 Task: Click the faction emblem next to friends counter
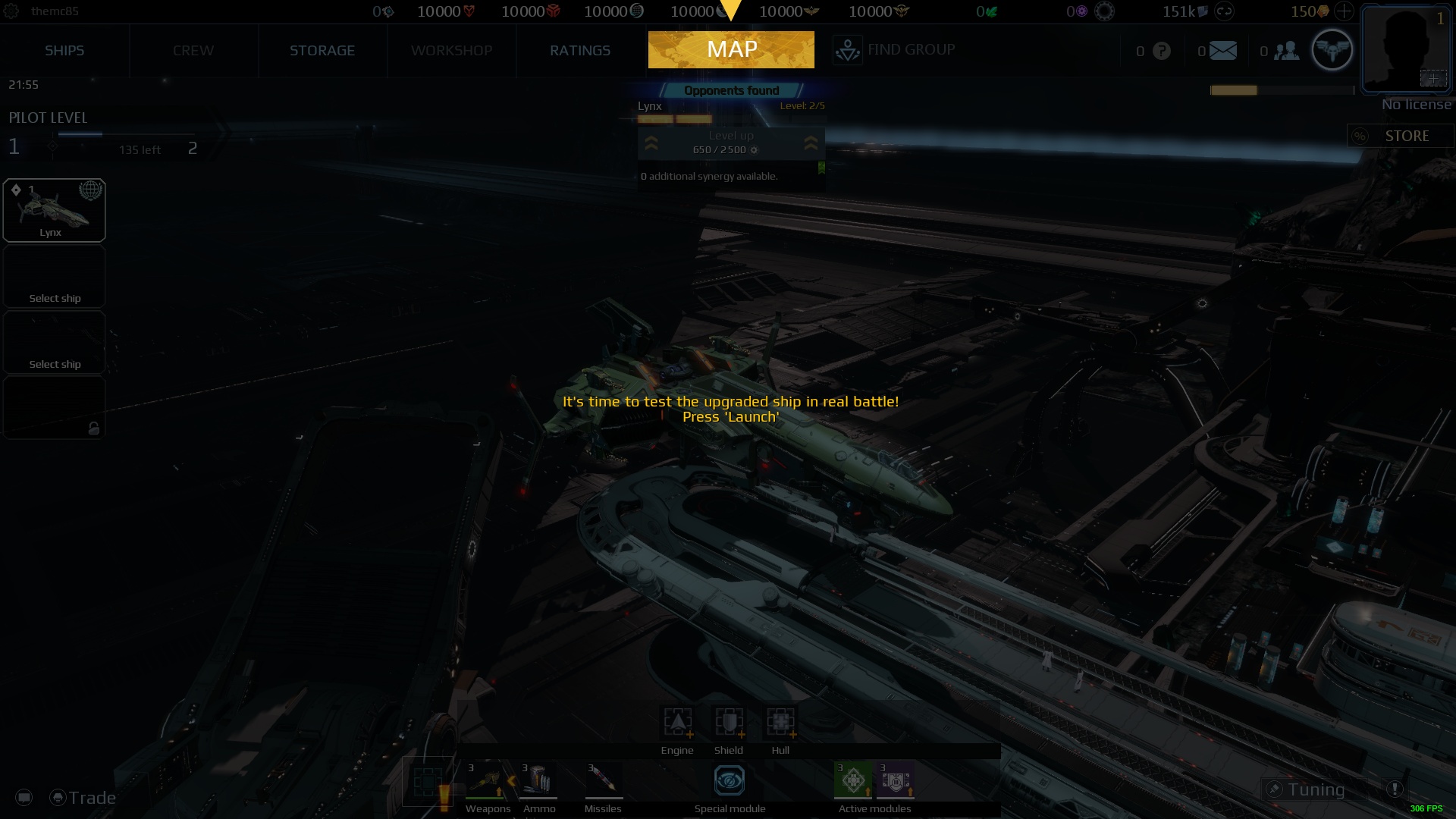click(1332, 49)
